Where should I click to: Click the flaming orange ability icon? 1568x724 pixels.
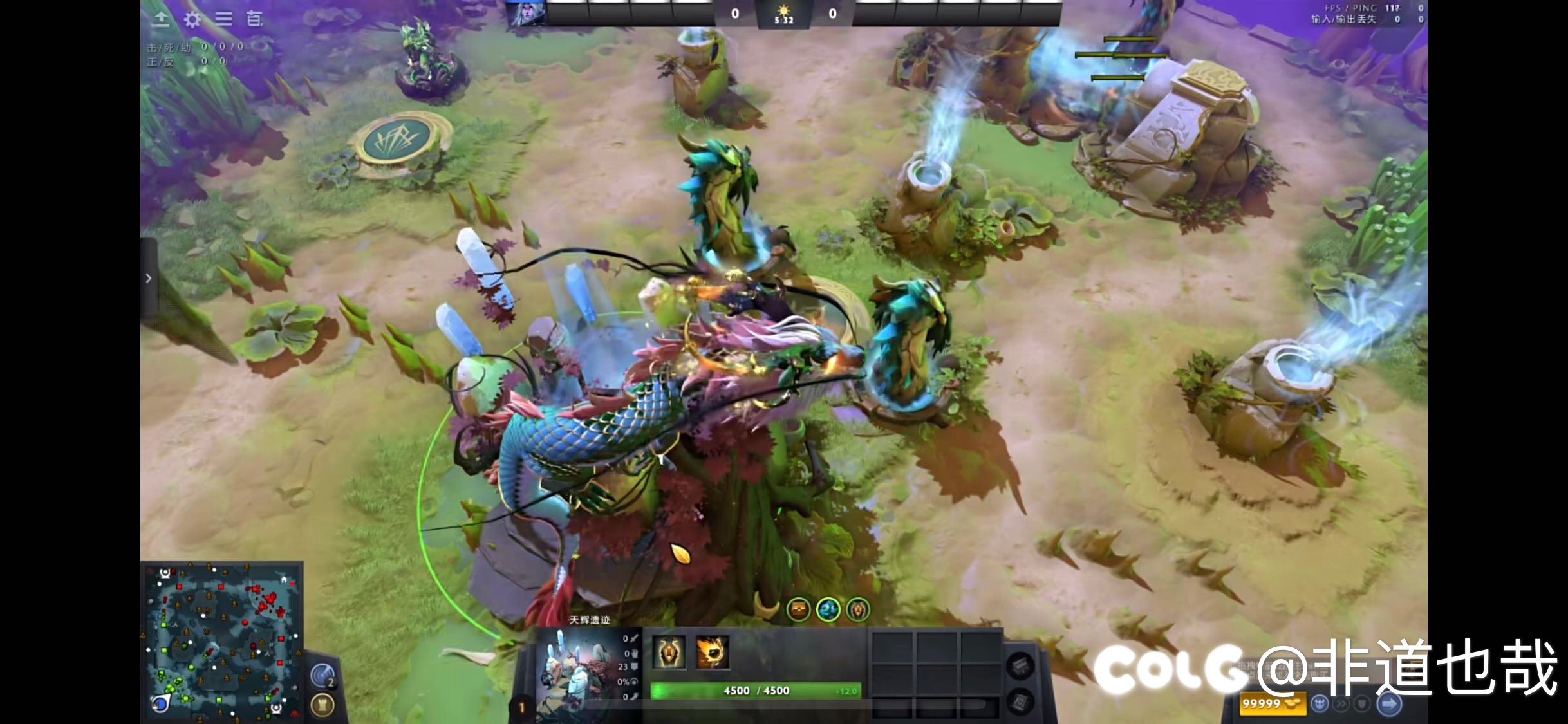pos(712,652)
